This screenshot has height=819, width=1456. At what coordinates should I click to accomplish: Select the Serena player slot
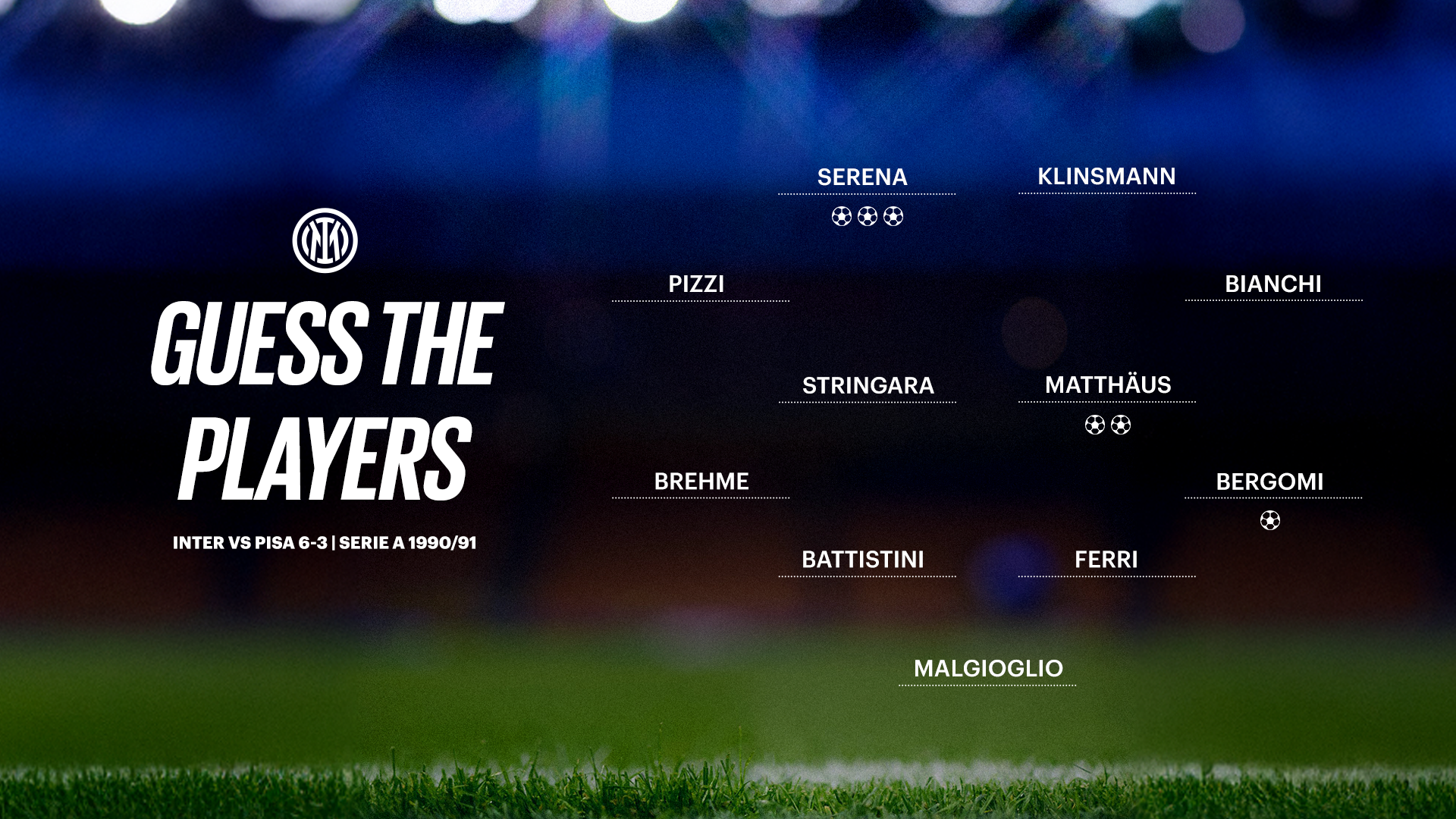[863, 177]
